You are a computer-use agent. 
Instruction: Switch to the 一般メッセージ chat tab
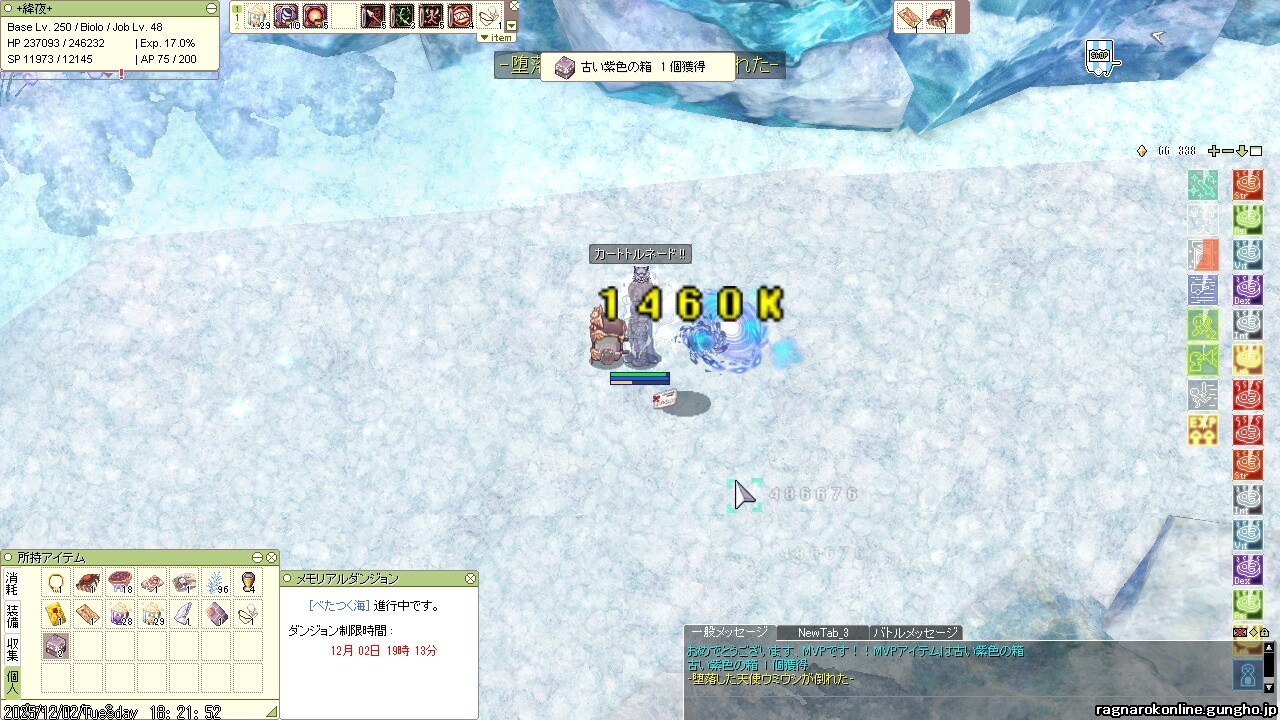click(729, 632)
